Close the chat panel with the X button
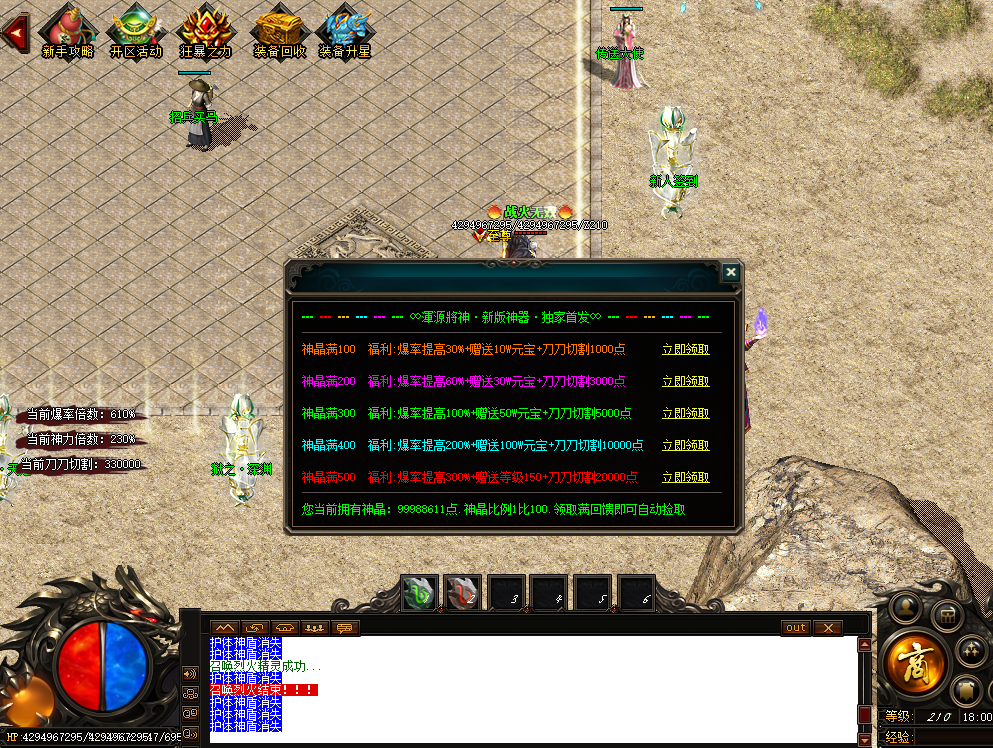The image size is (993, 748). coord(827,628)
